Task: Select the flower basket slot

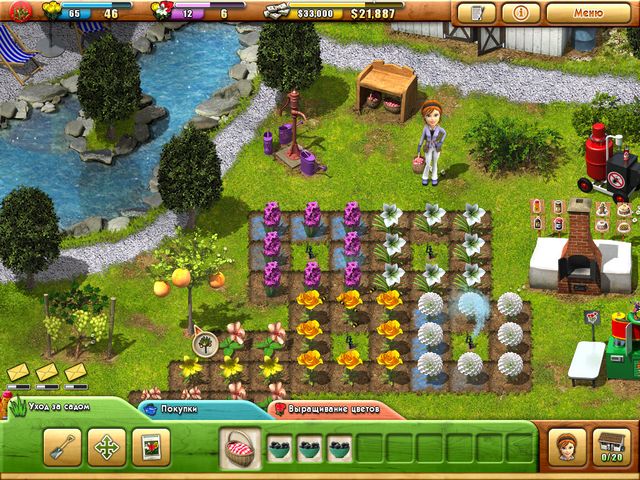Action: [x=240, y=447]
